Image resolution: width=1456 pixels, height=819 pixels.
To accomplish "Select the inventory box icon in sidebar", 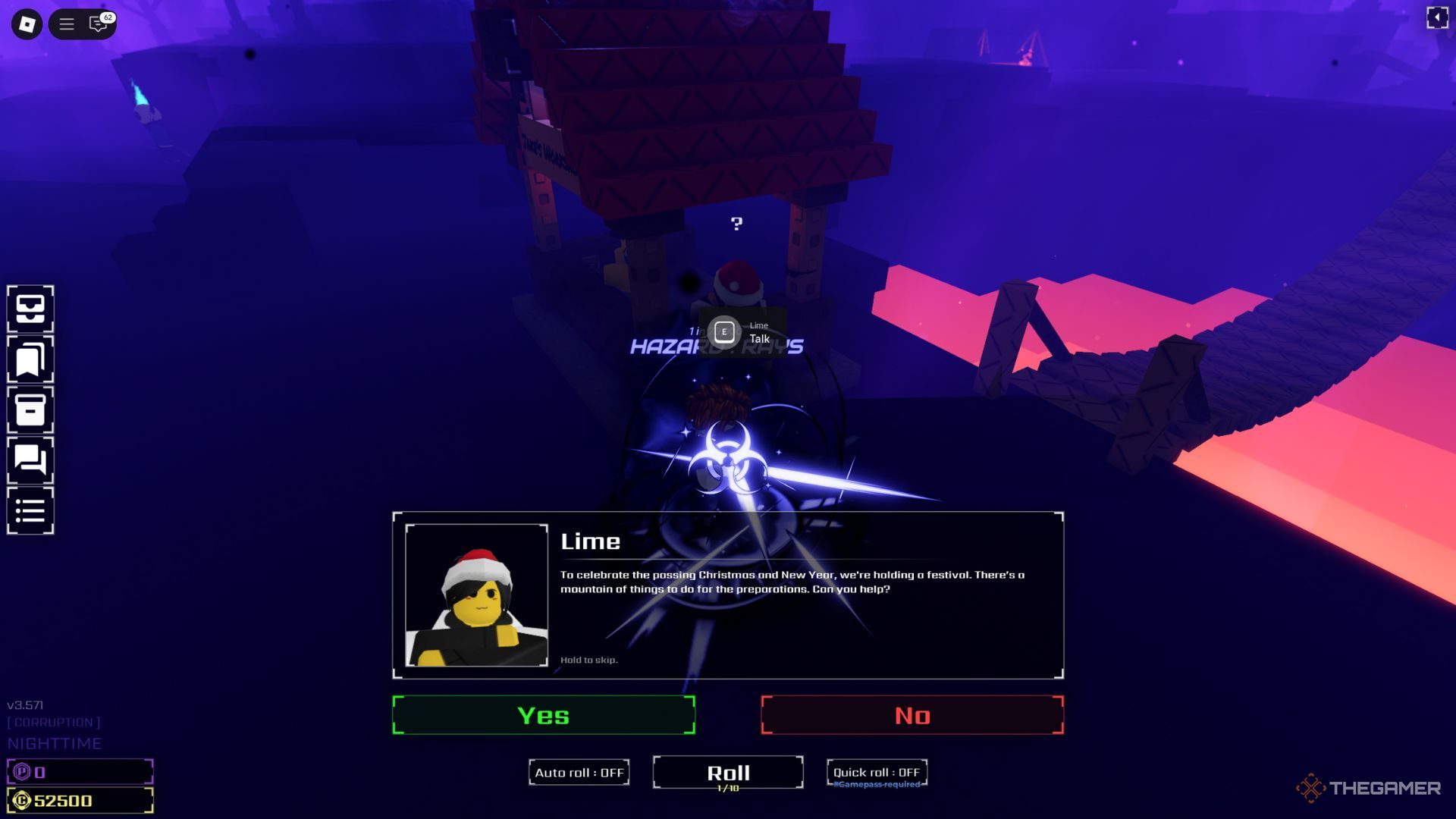I will (x=30, y=309).
